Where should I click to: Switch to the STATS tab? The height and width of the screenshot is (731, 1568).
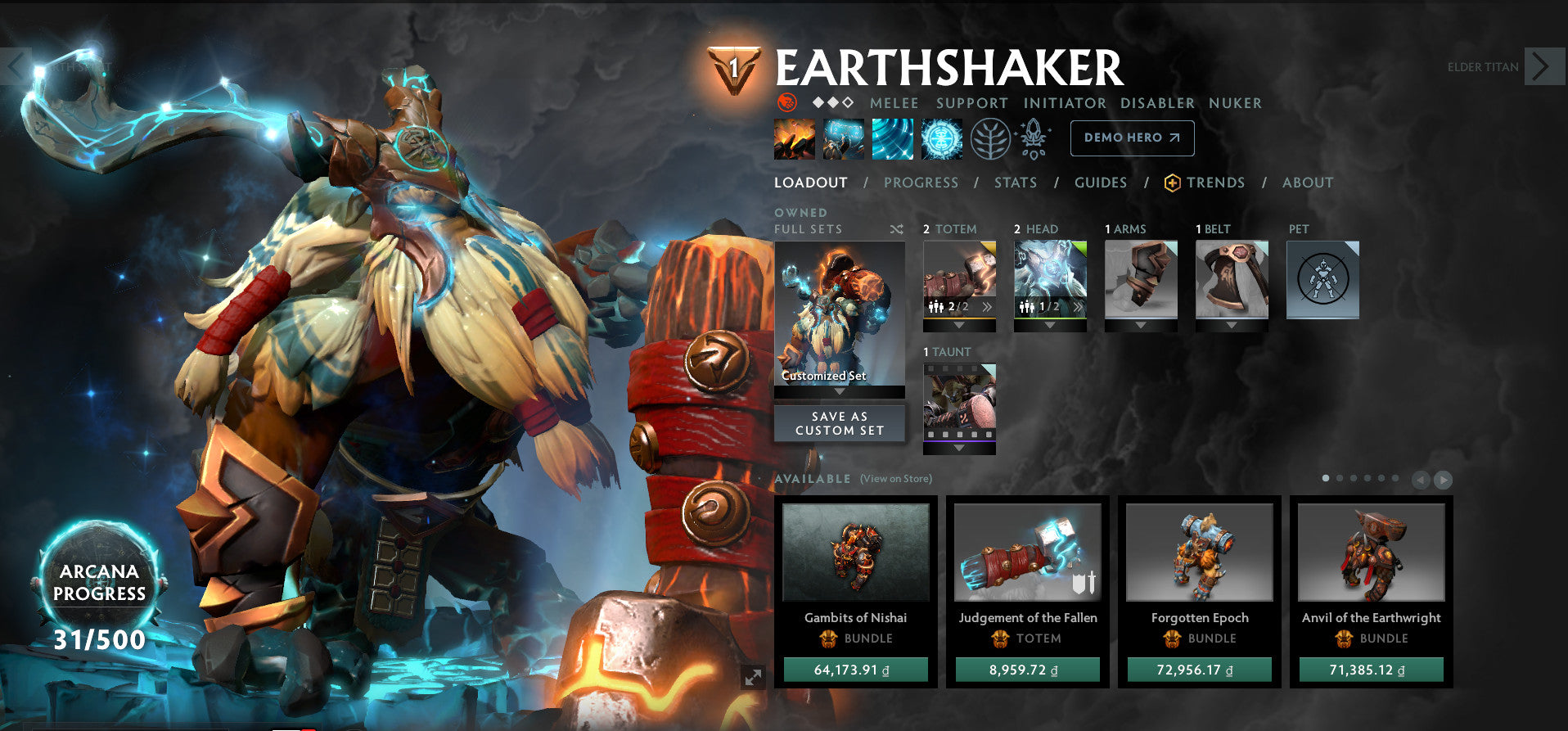pos(1015,183)
